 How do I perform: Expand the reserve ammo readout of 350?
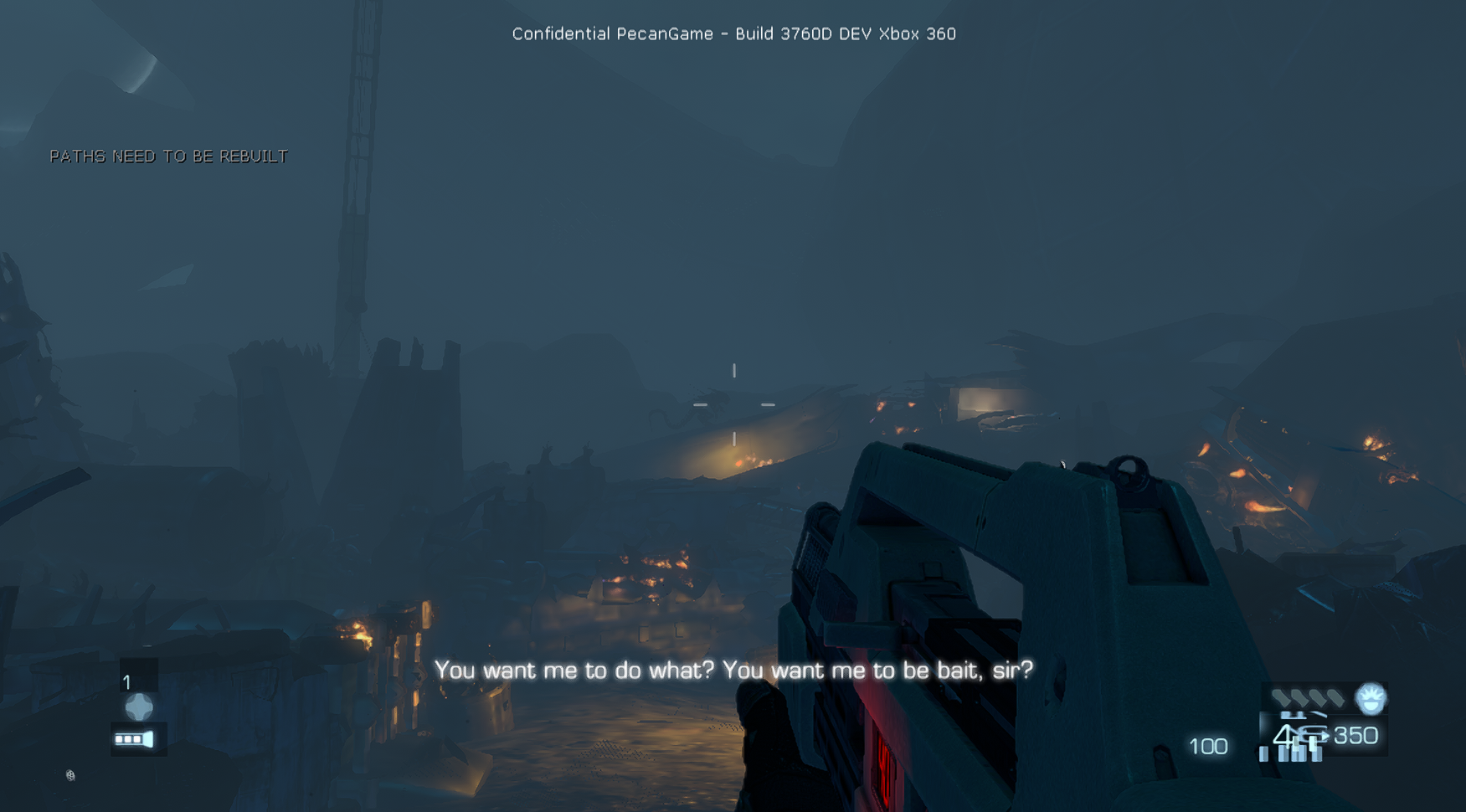1358,736
